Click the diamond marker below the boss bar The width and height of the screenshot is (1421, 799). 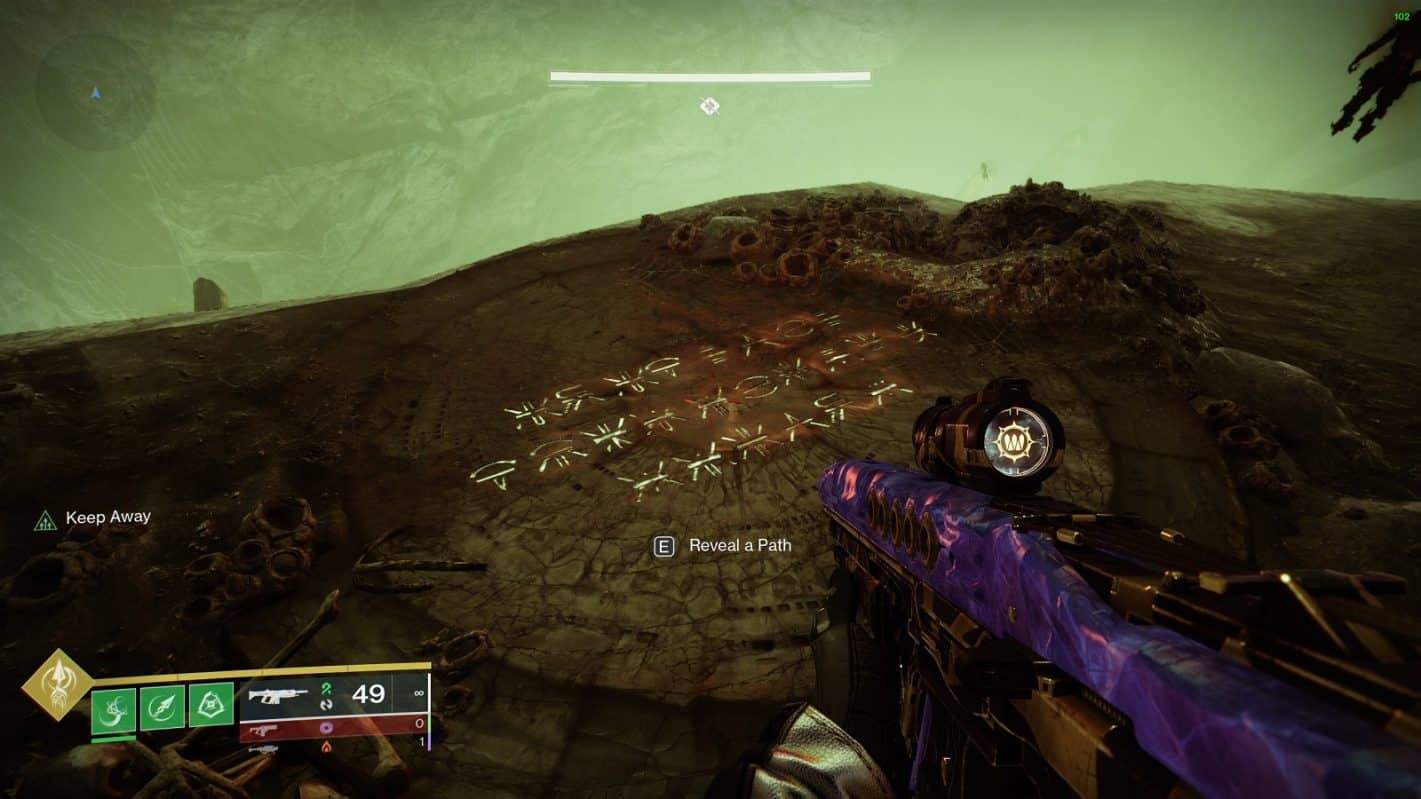pyautogui.click(x=710, y=106)
